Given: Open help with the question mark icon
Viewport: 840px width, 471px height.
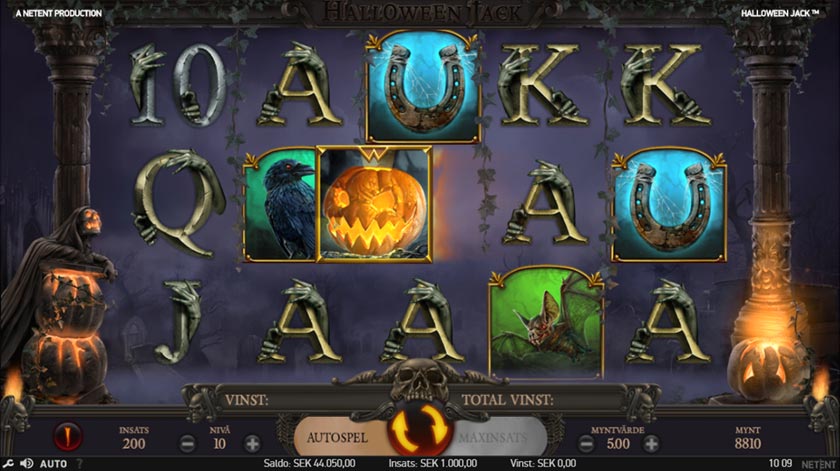Looking at the screenshot, I should click(x=79, y=464).
